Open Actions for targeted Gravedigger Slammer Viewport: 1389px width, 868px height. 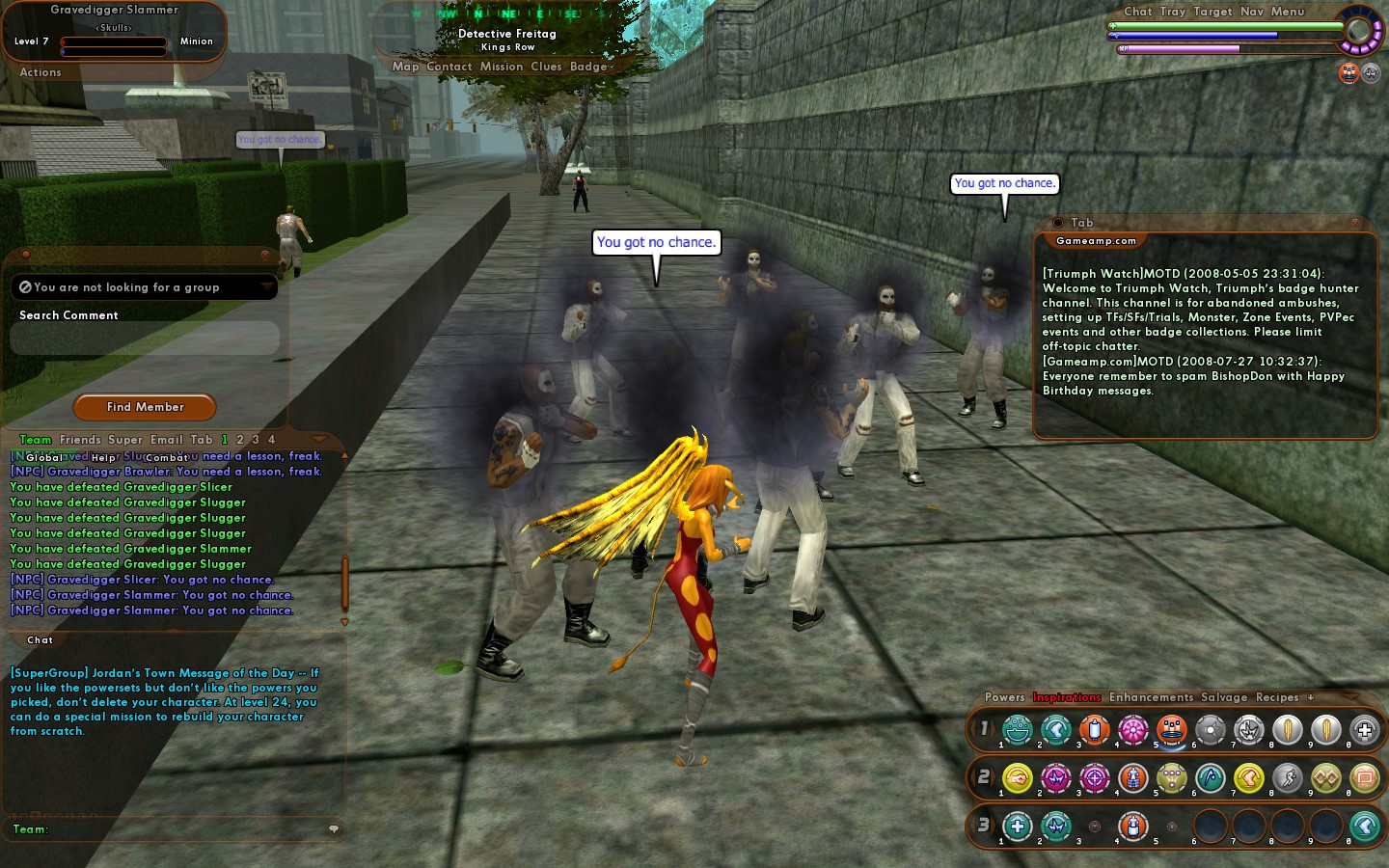(x=41, y=72)
